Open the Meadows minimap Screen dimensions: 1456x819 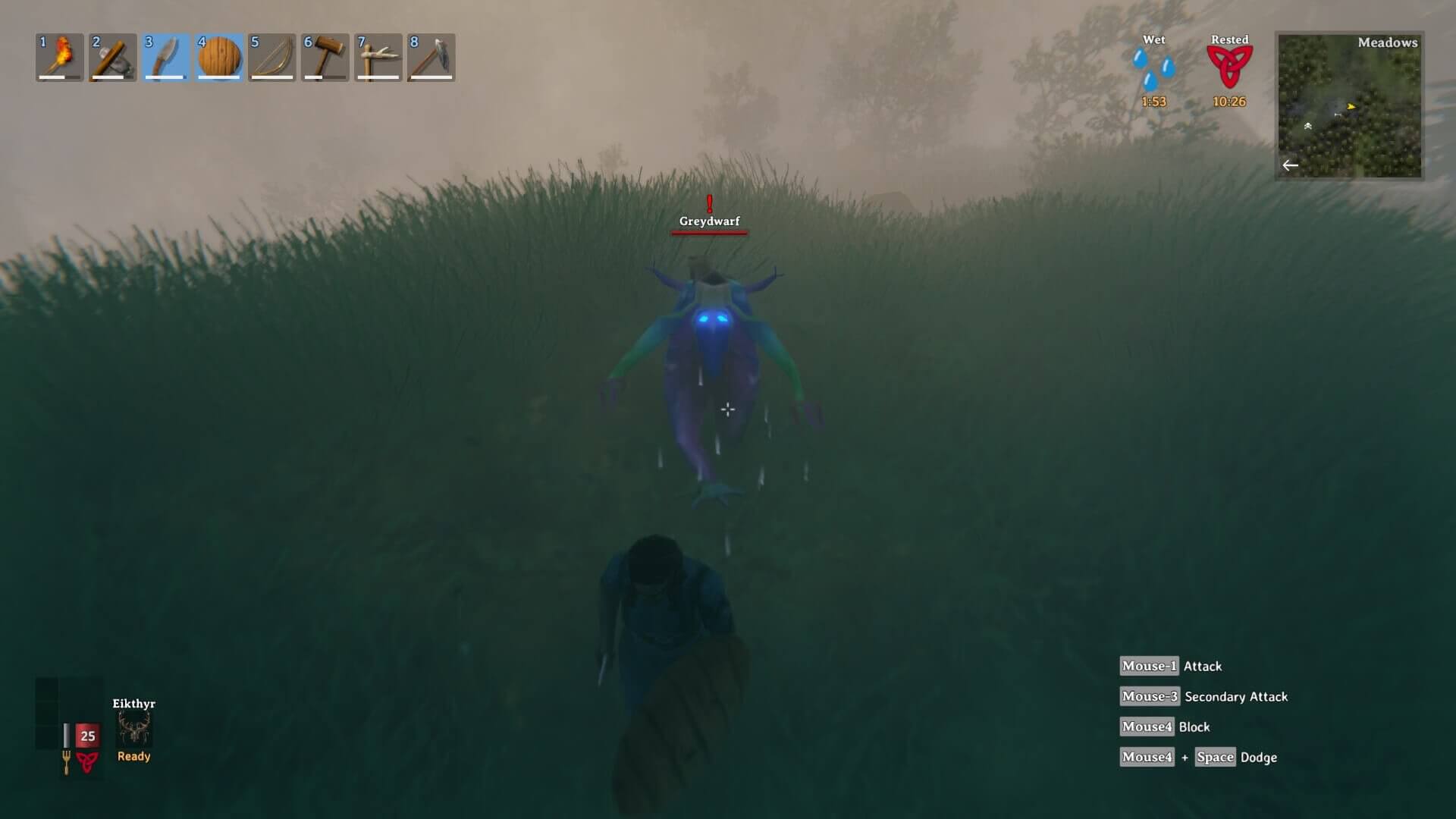(x=1349, y=105)
